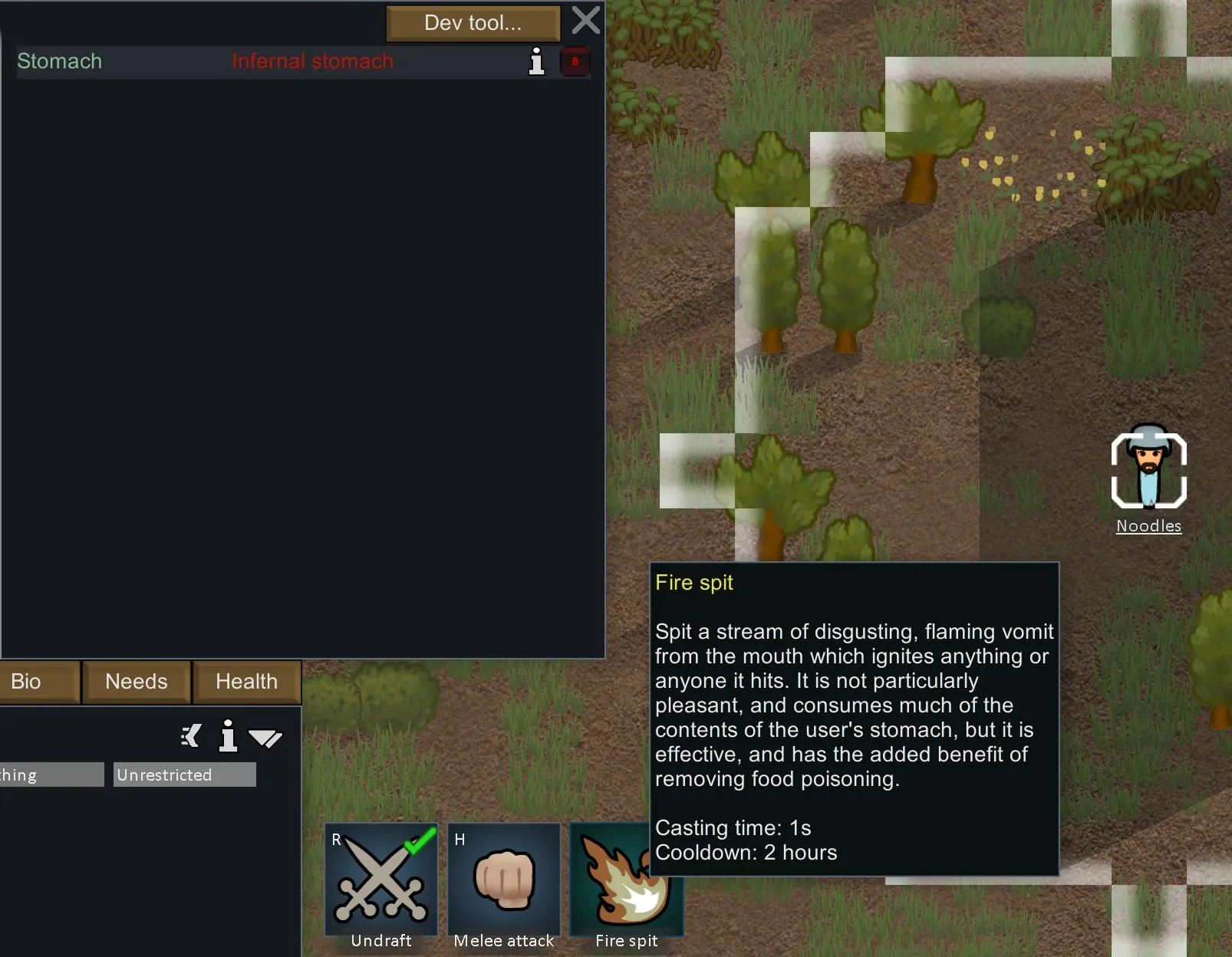Open the Dev tool menu
Image resolution: width=1232 pixels, height=957 pixels.
(473, 23)
